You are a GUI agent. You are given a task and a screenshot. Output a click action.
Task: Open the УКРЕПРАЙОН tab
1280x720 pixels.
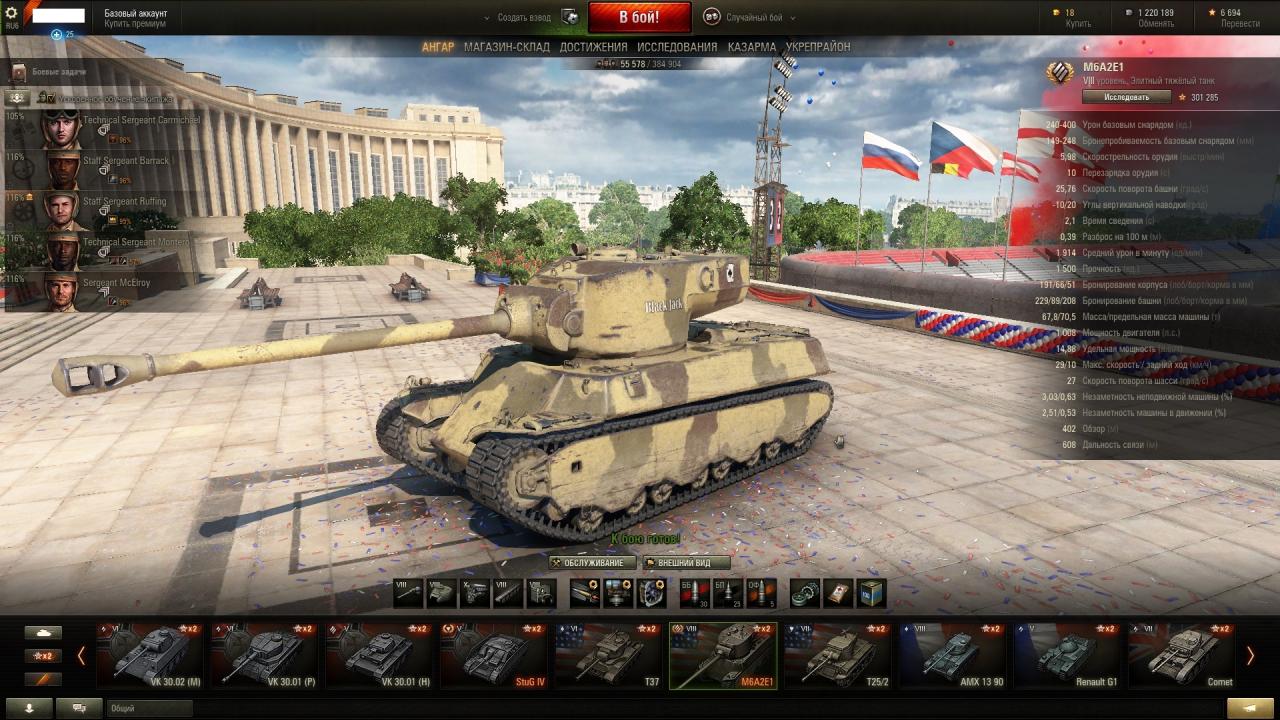(x=818, y=47)
